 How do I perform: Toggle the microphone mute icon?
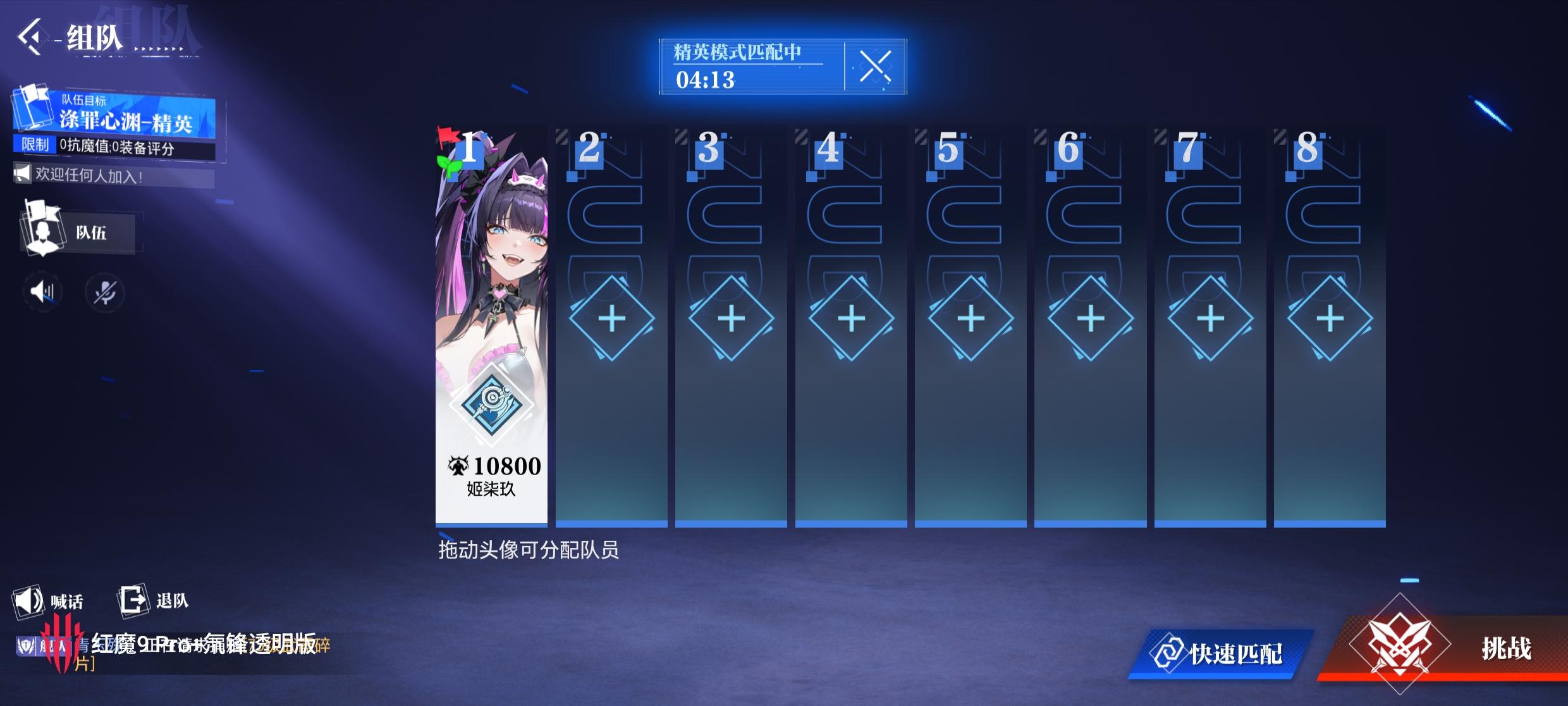[x=106, y=292]
